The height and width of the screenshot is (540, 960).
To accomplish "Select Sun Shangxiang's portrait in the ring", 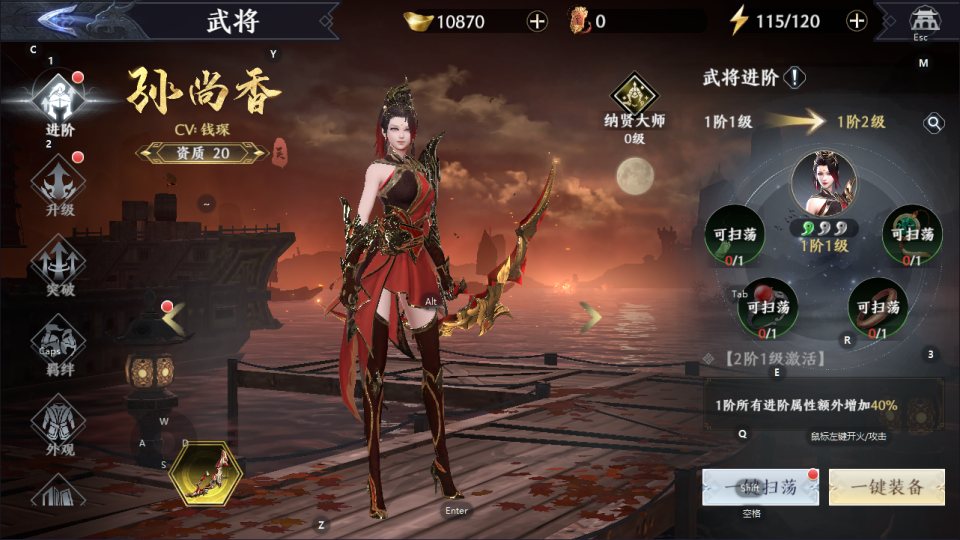I will point(823,185).
